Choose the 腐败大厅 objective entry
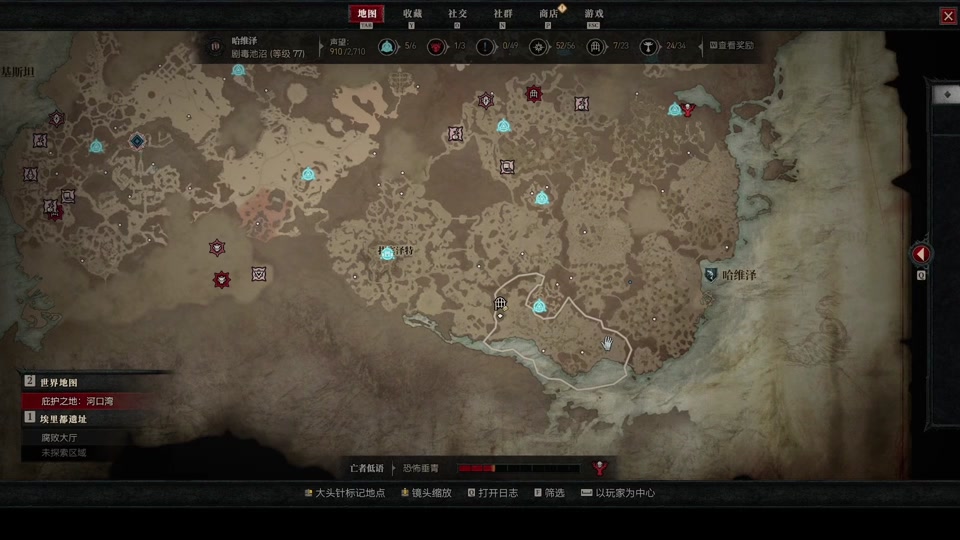Screen dimensions: 960x540 tap(58, 437)
